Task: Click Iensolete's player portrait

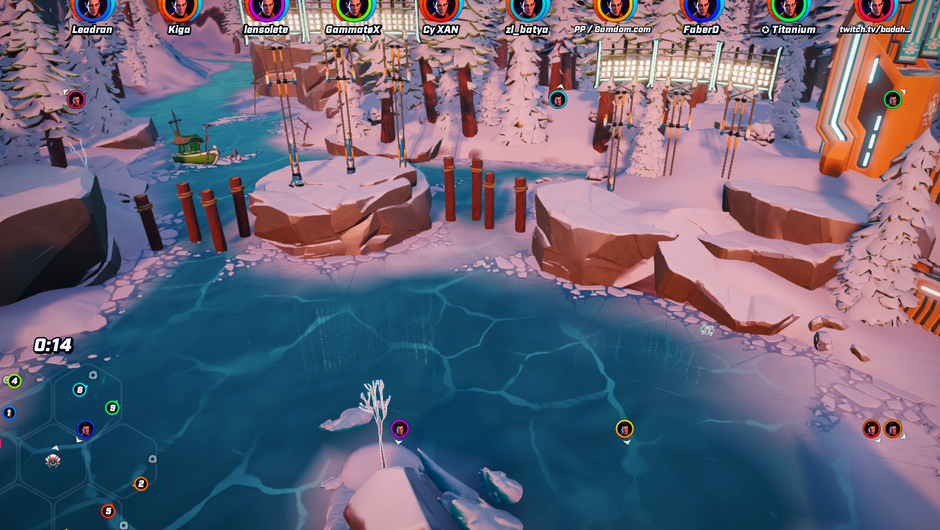Action: tap(266, 9)
